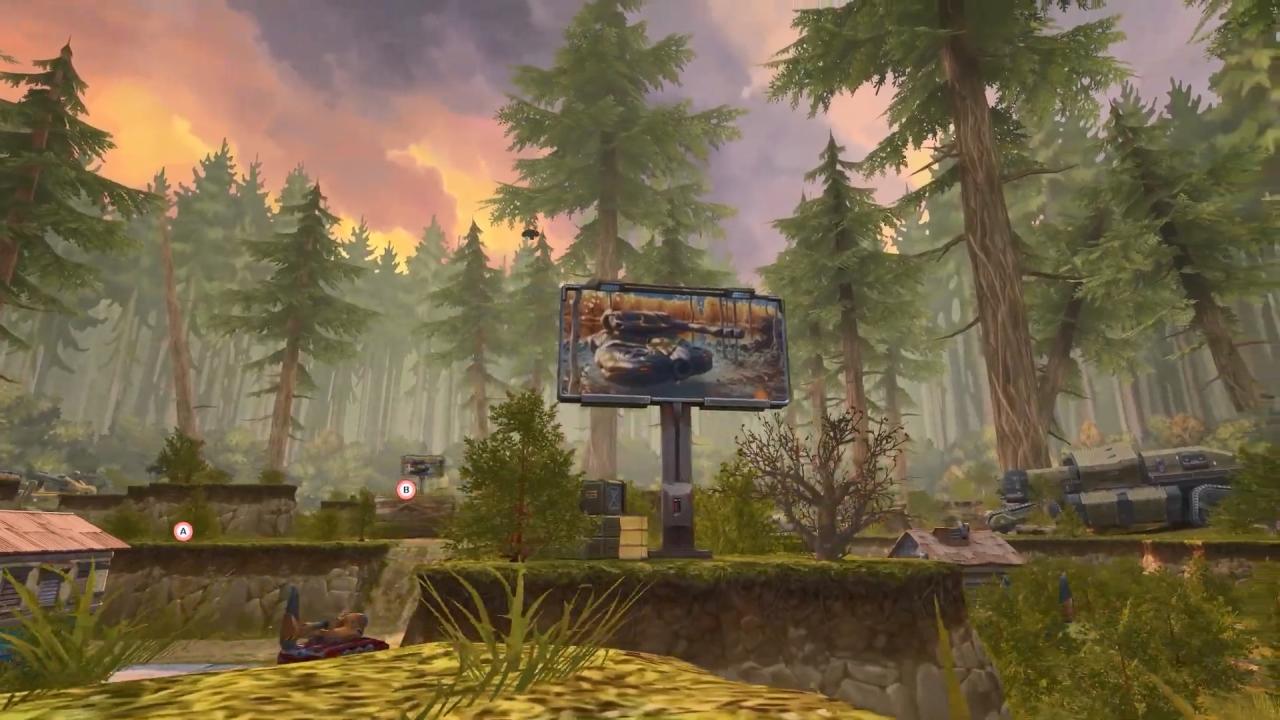1280x720 pixels.
Task: Click the small billboard near point B
Action: pyautogui.click(x=422, y=463)
